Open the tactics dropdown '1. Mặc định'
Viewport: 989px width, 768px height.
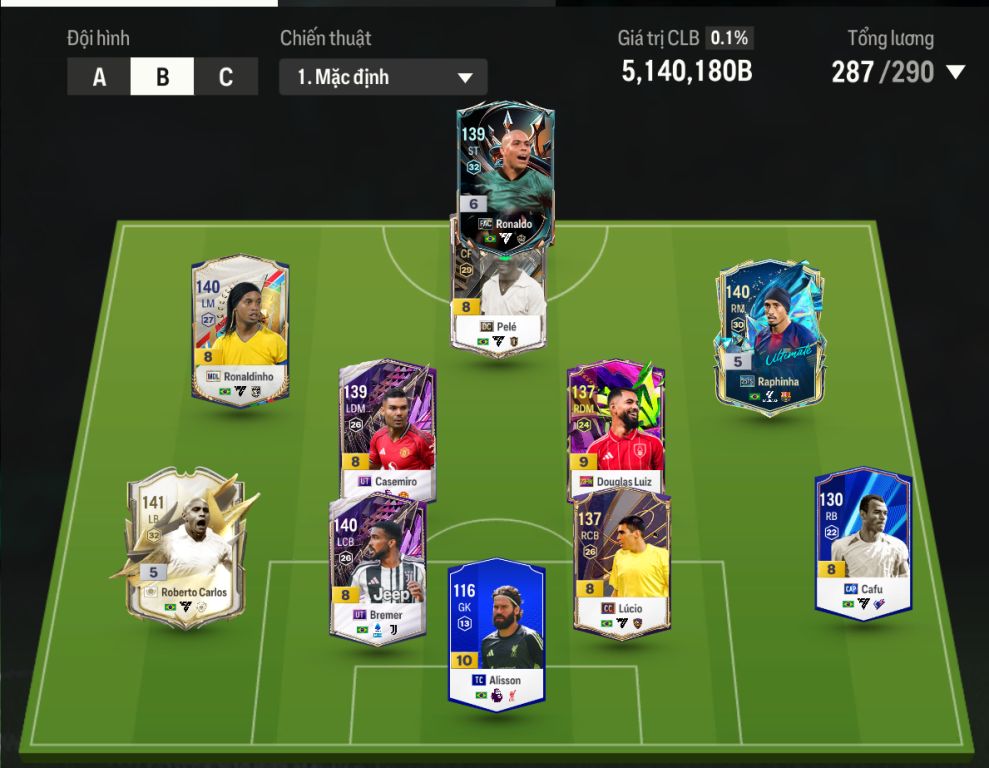[383, 77]
